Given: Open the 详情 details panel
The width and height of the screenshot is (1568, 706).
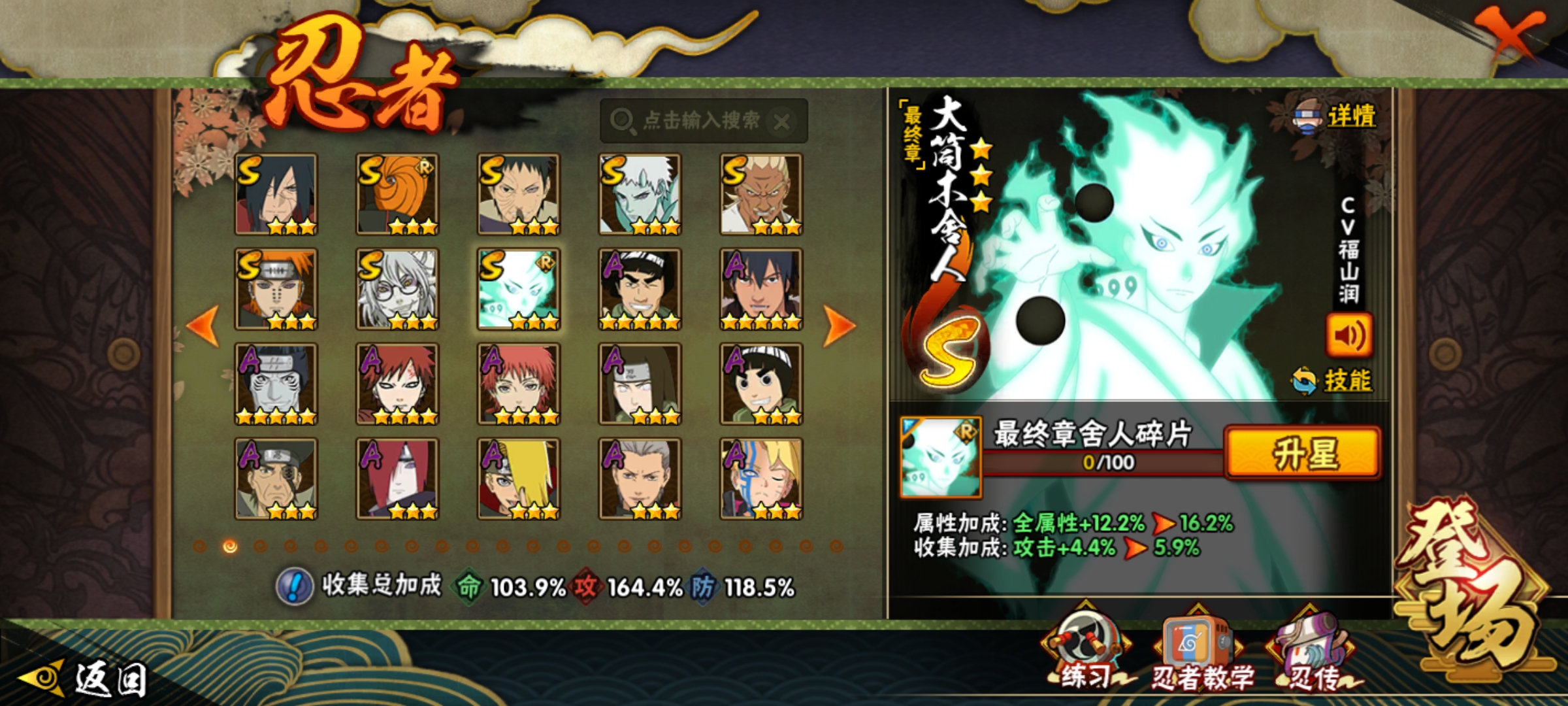Looking at the screenshot, I should (1337, 117).
